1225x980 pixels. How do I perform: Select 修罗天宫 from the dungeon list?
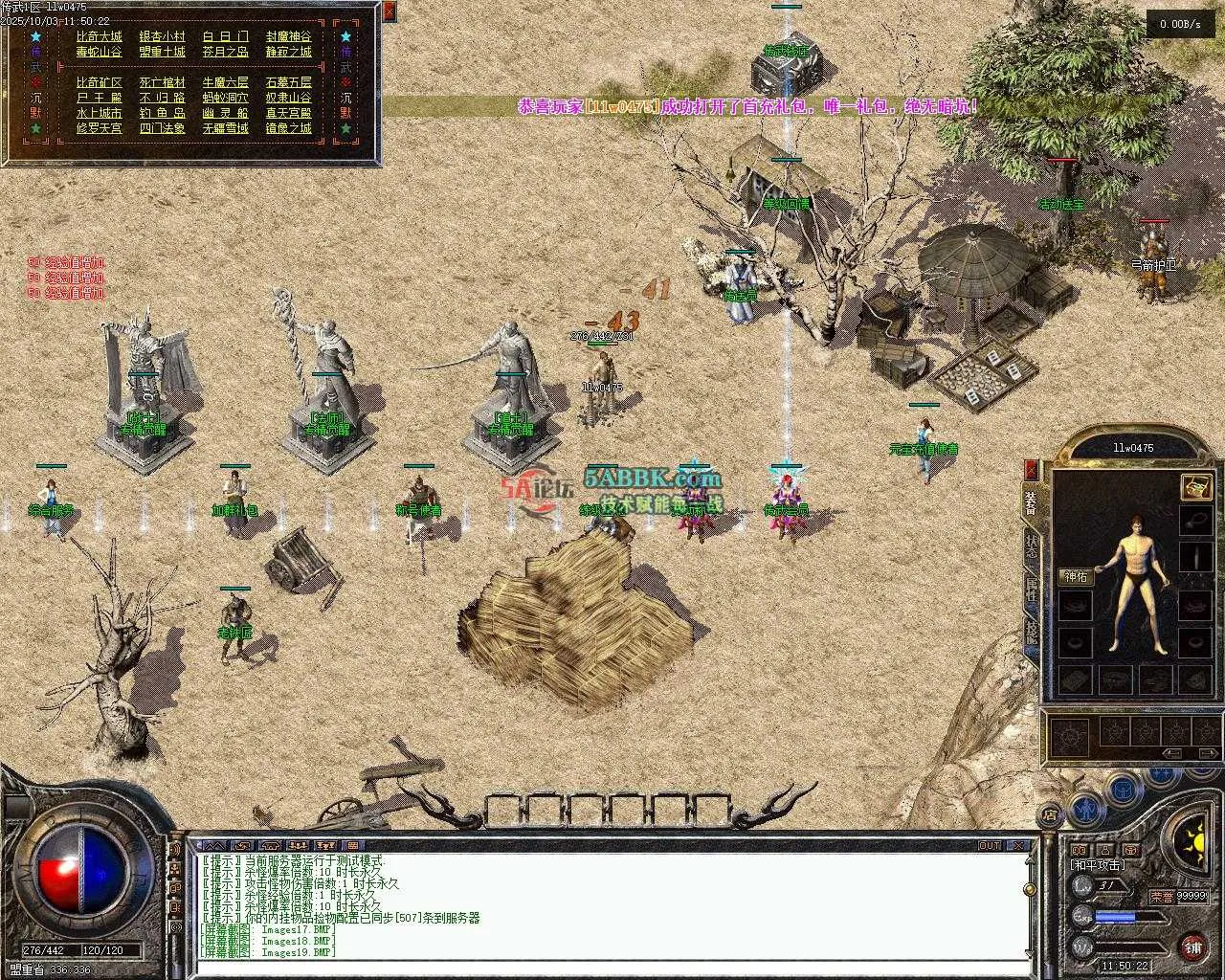point(100,128)
